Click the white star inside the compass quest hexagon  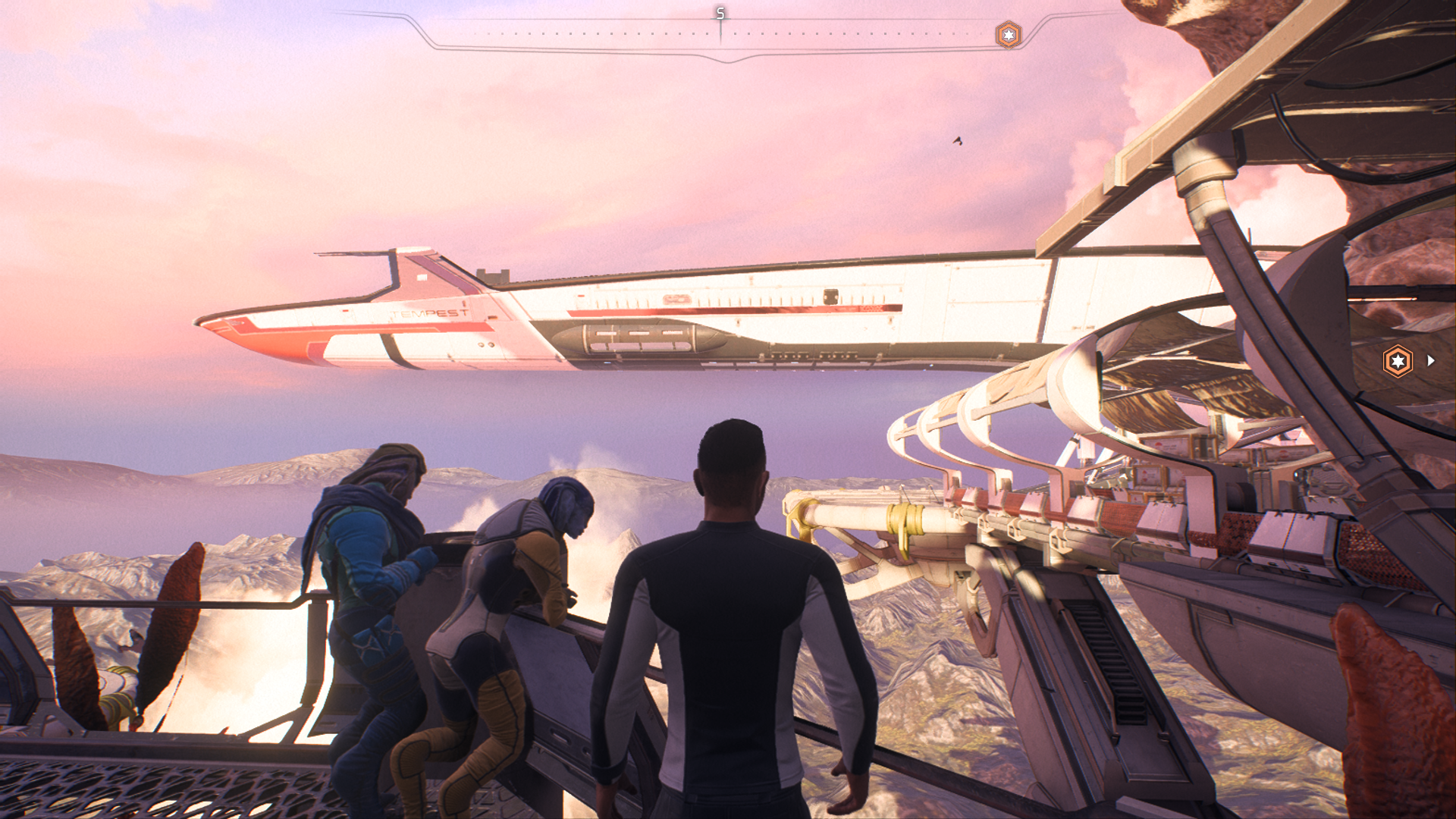pyautogui.click(x=1009, y=33)
